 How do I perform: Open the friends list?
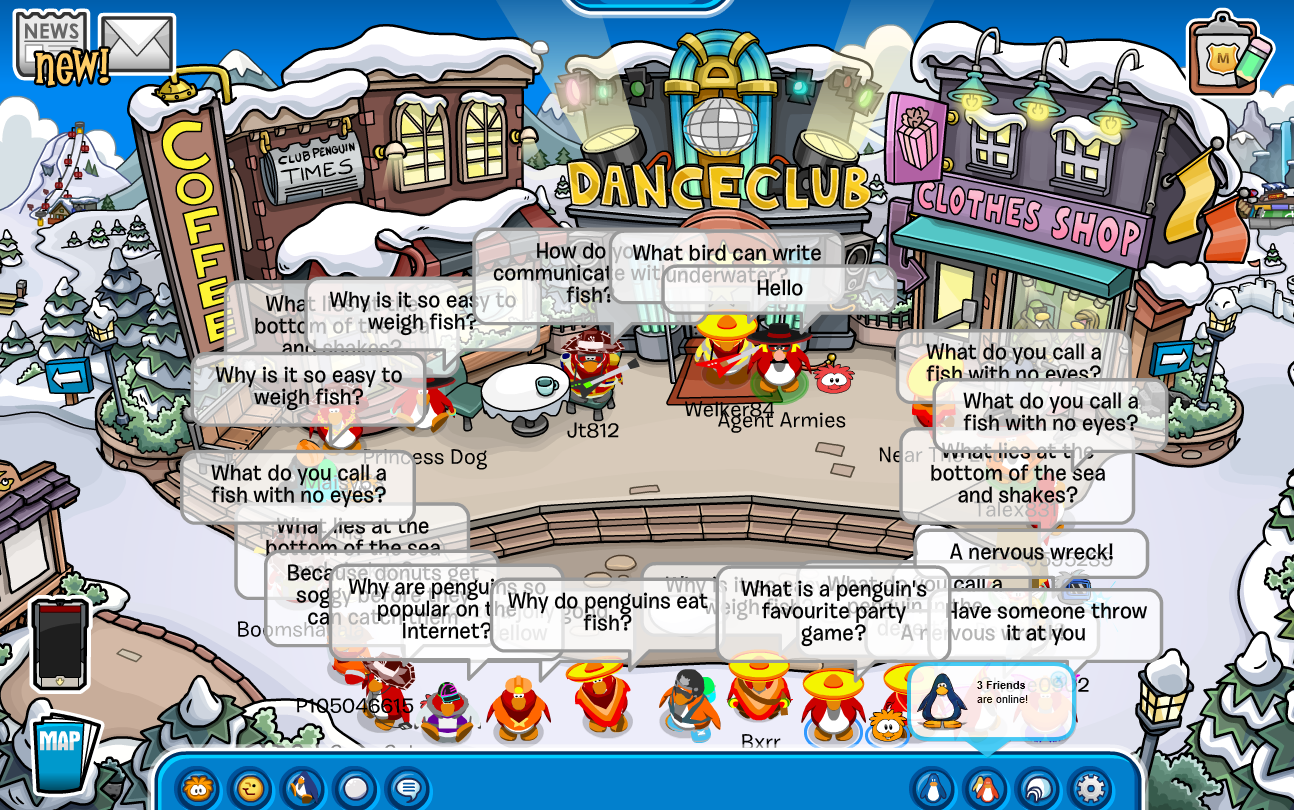(985, 788)
